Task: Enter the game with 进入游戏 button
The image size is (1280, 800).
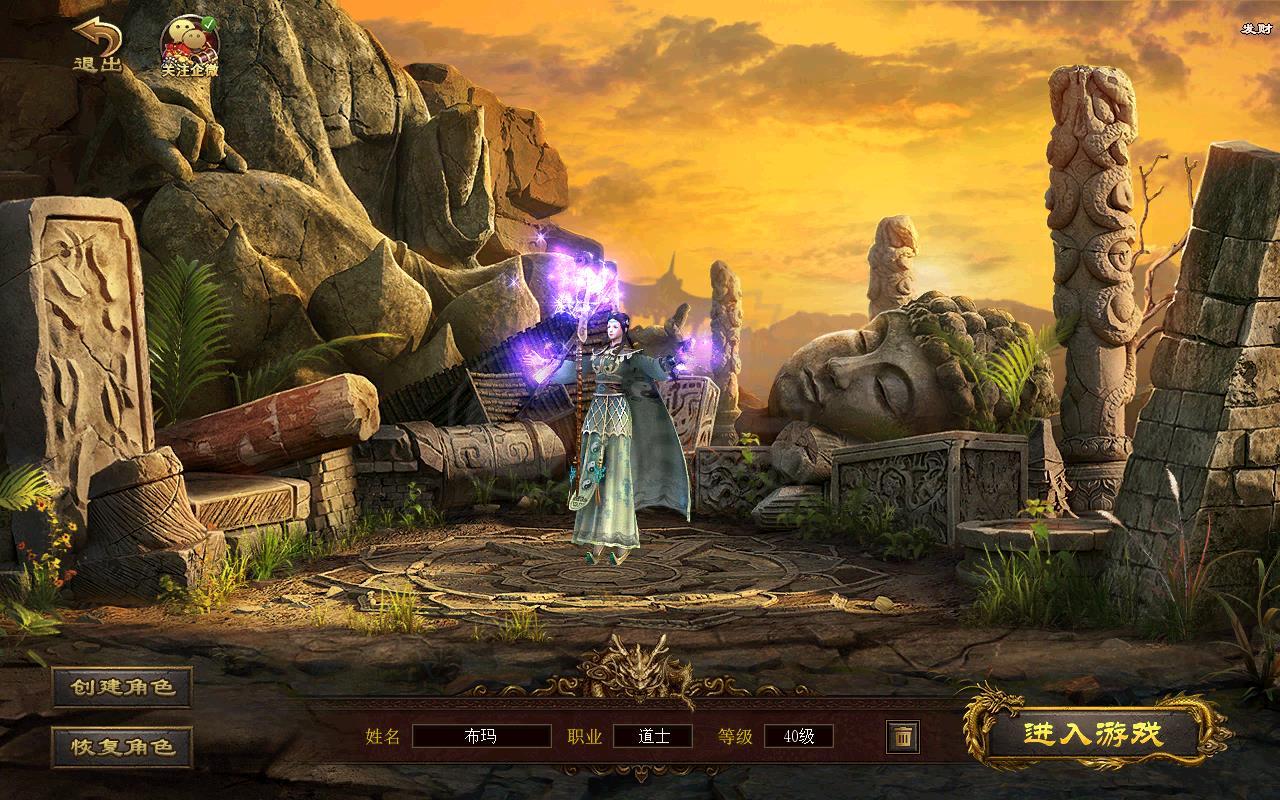Action: pyautogui.click(x=1094, y=734)
